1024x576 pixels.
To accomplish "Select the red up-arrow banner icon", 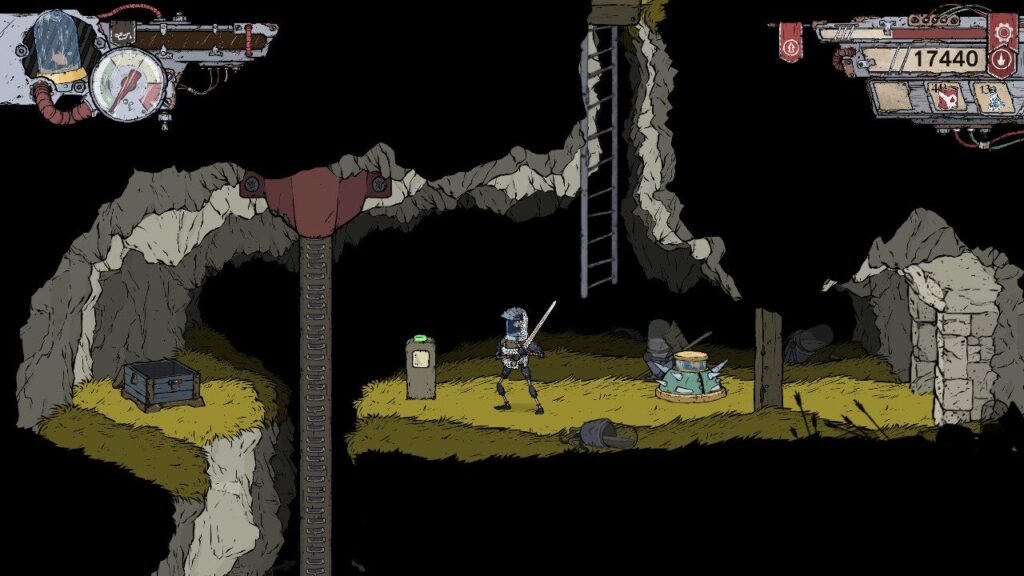I will 790,47.
